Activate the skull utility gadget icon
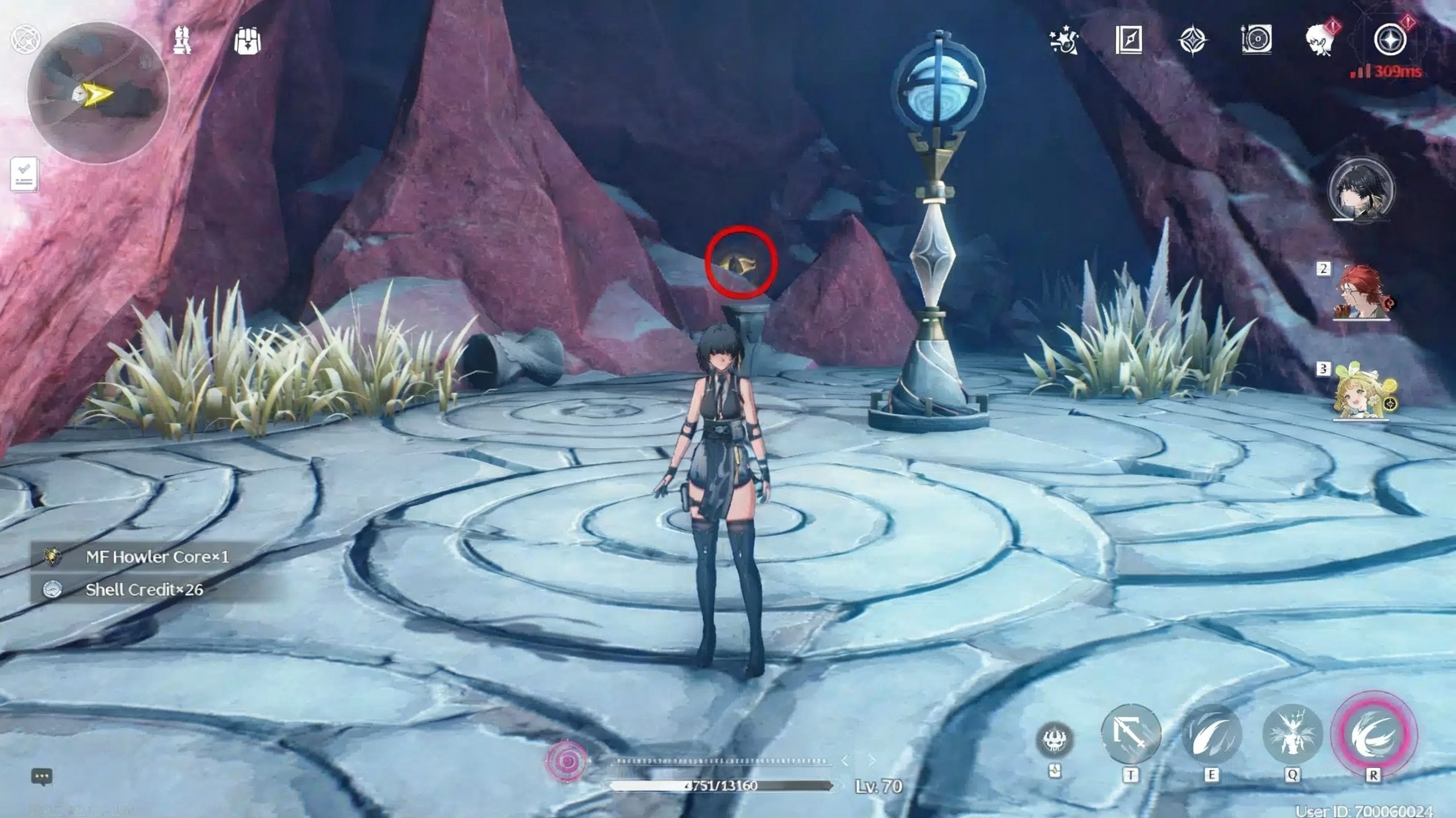The height and width of the screenshot is (818, 1456). (1055, 739)
